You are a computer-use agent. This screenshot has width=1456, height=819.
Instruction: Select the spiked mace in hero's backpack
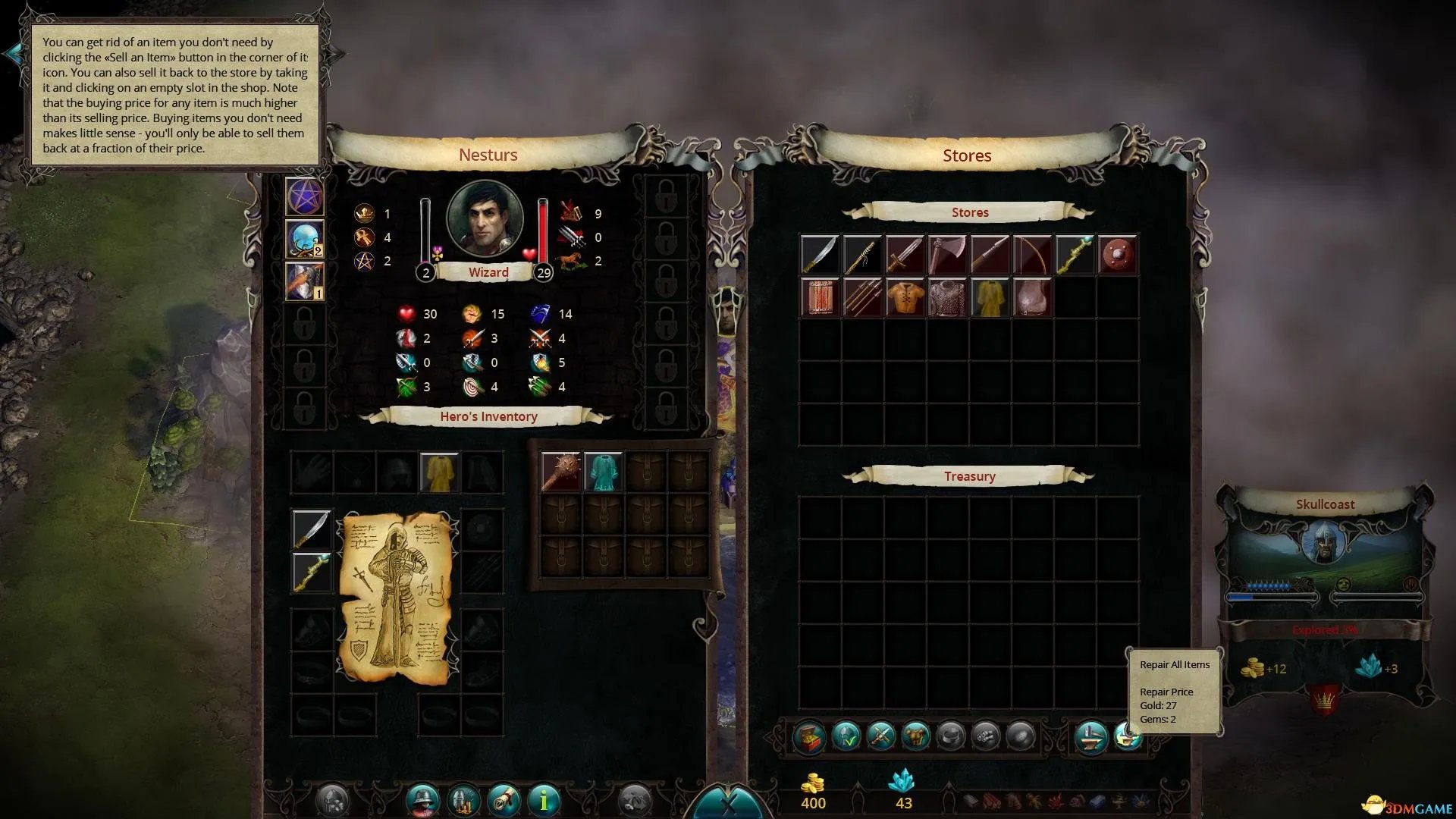point(561,472)
